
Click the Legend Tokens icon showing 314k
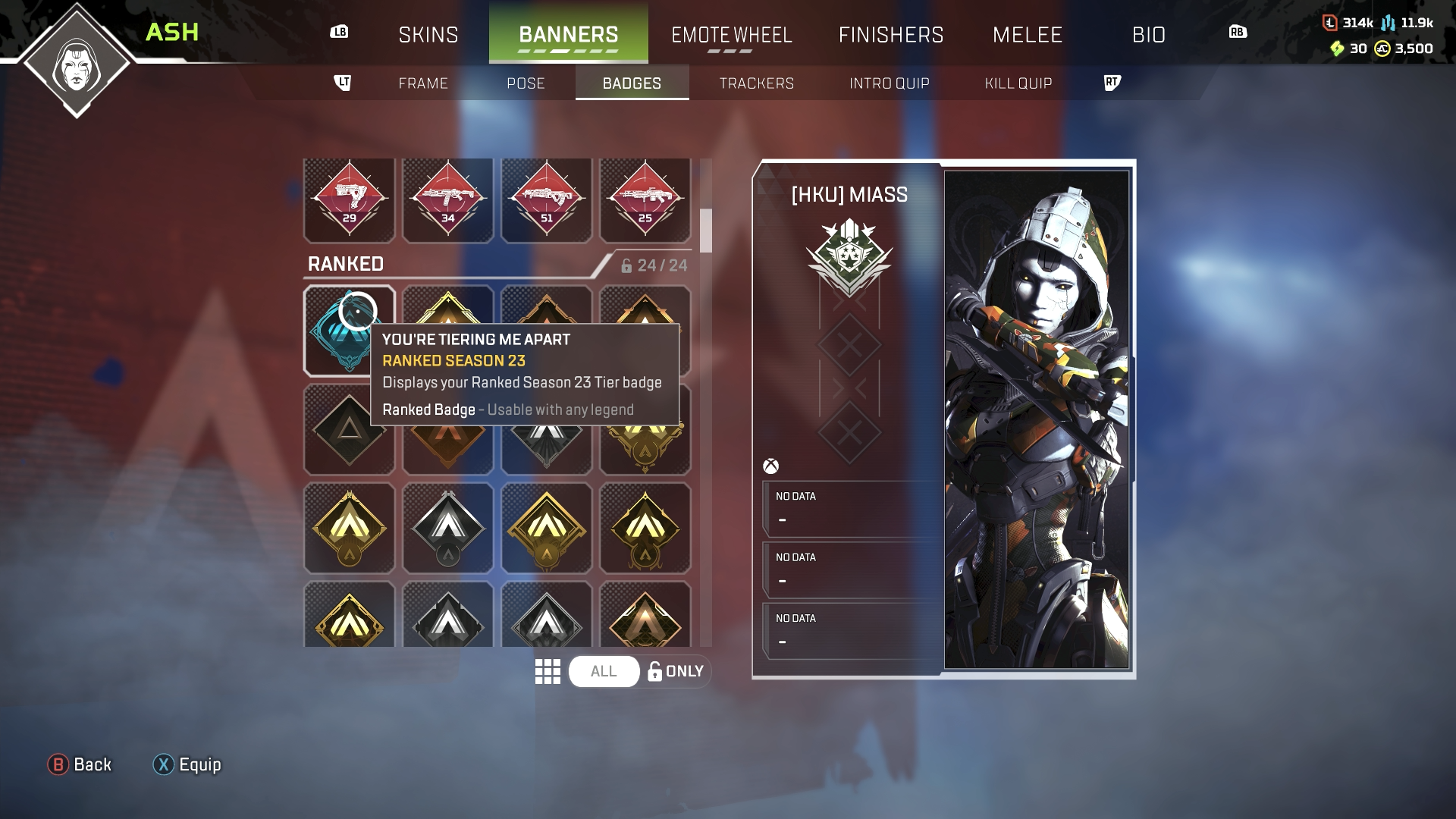[x=1331, y=23]
